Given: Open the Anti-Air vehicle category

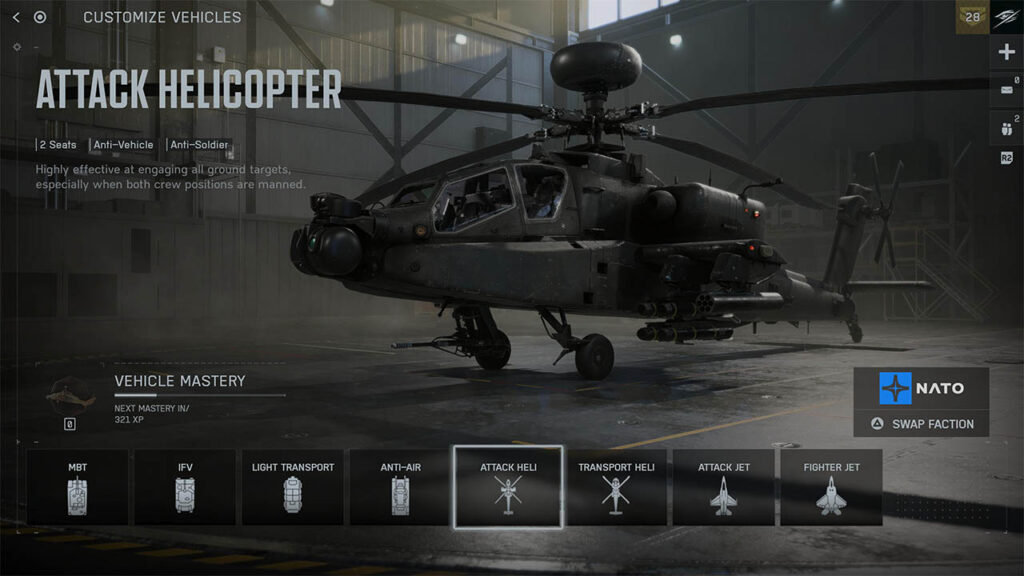Looking at the screenshot, I should pyautogui.click(x=400, y=487).
